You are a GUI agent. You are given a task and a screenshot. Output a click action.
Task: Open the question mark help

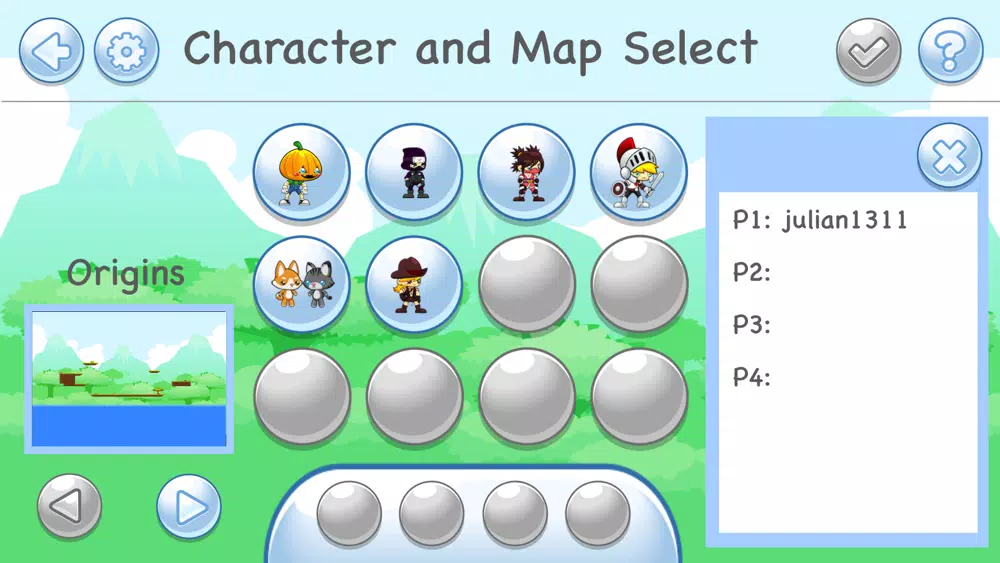pos(951,50)
